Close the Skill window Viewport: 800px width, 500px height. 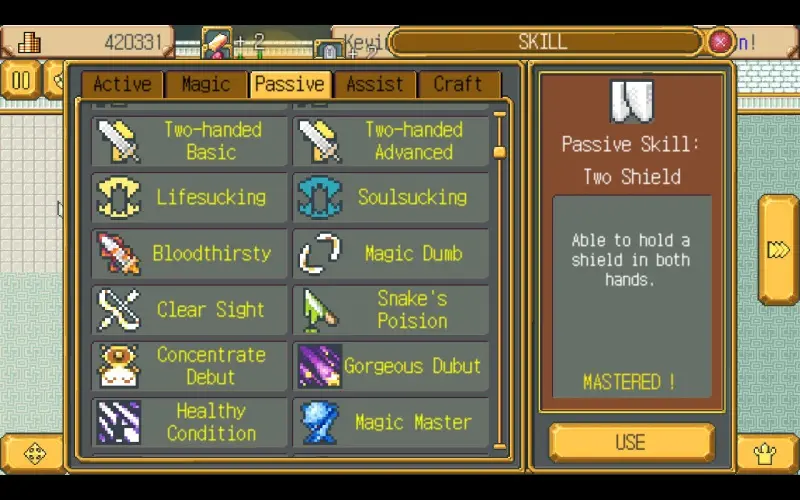tap(720, 42)
